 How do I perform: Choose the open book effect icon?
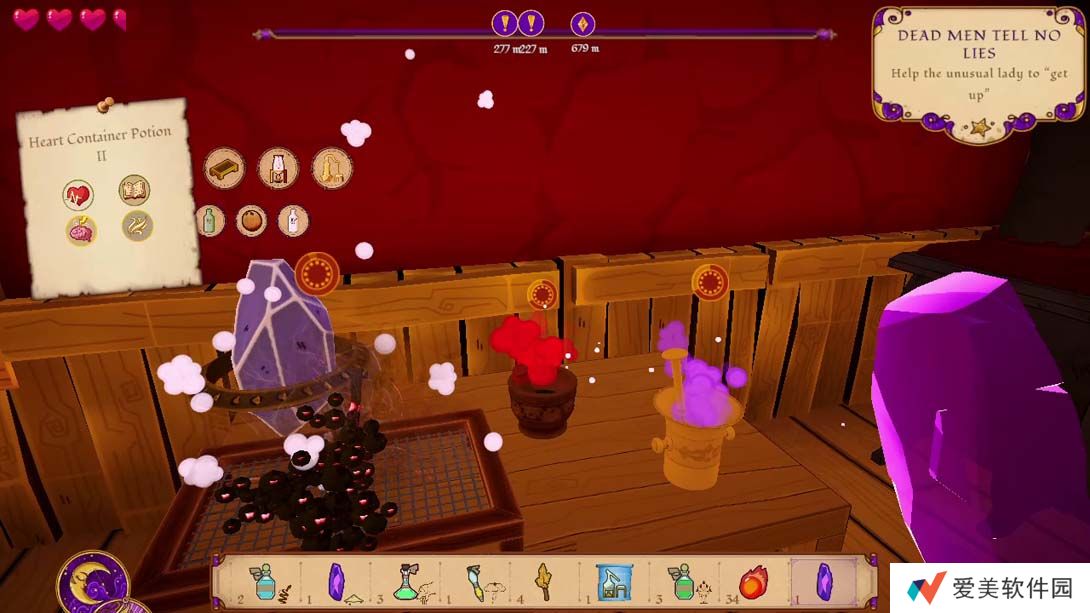point(134,190)
